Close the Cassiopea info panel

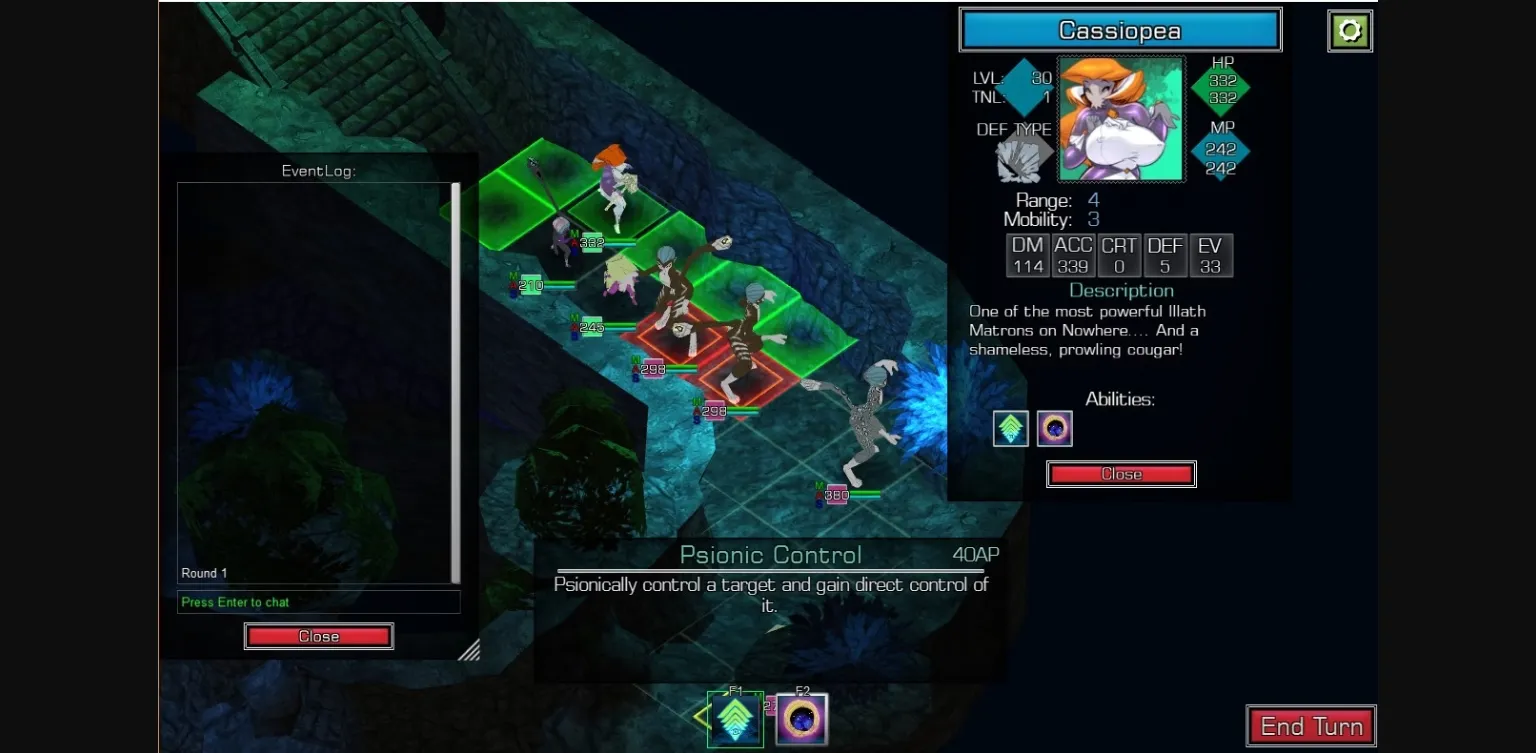(x=1121, y=473)
